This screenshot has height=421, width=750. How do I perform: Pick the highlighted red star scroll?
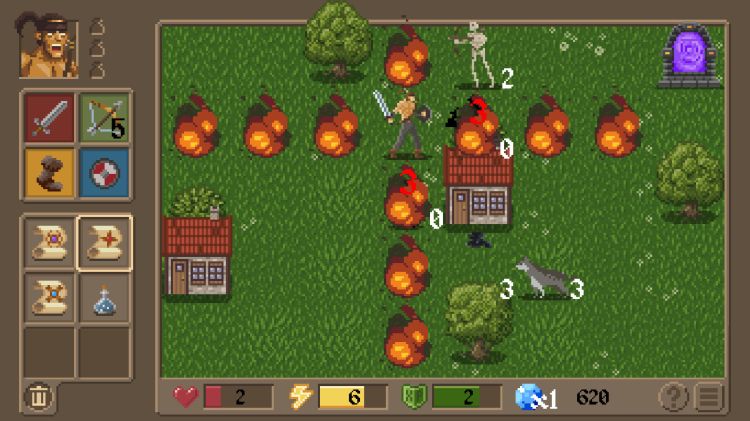(104, 242)
